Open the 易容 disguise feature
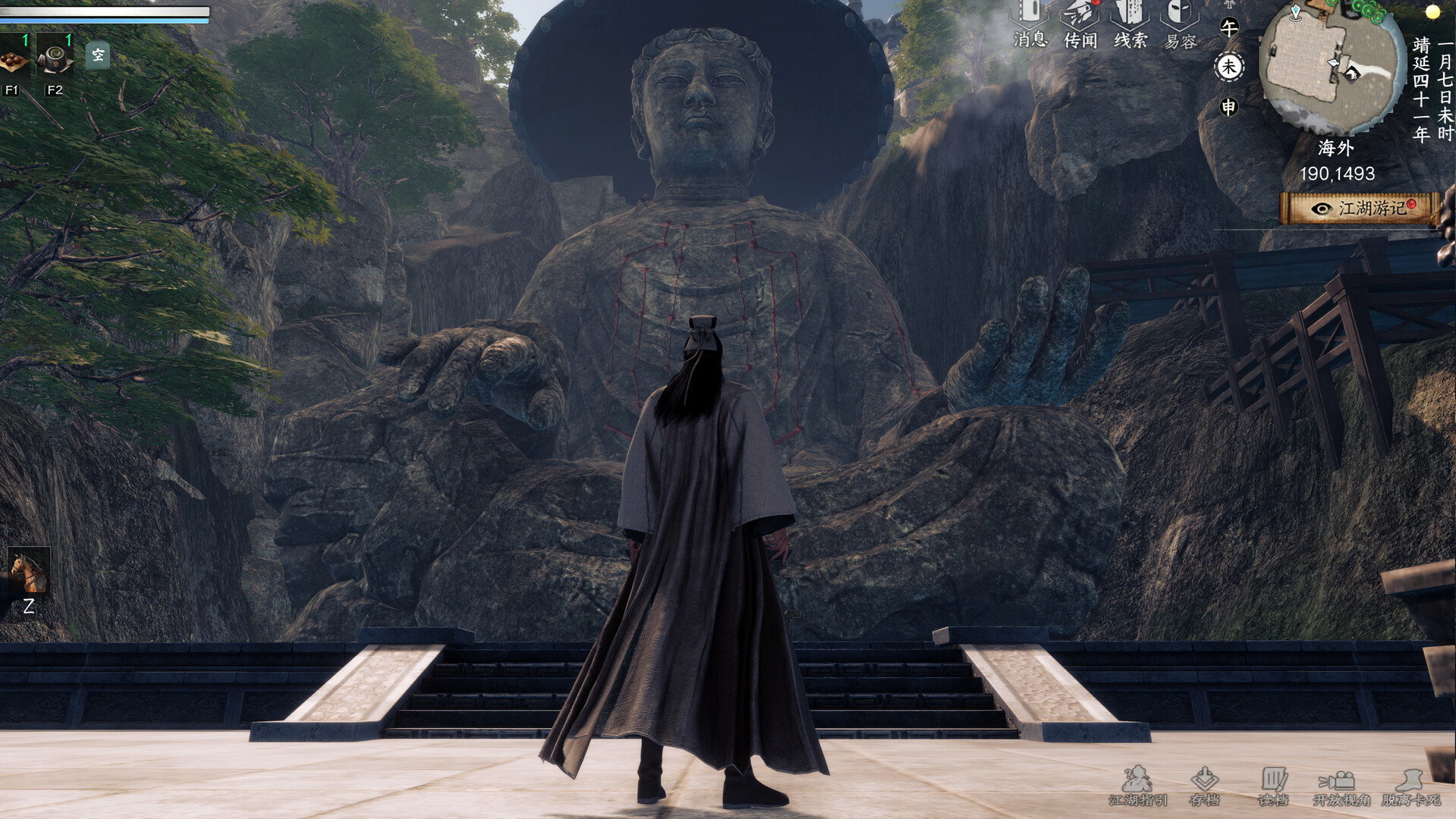 pyautogui.click(x=1181, y=19)
